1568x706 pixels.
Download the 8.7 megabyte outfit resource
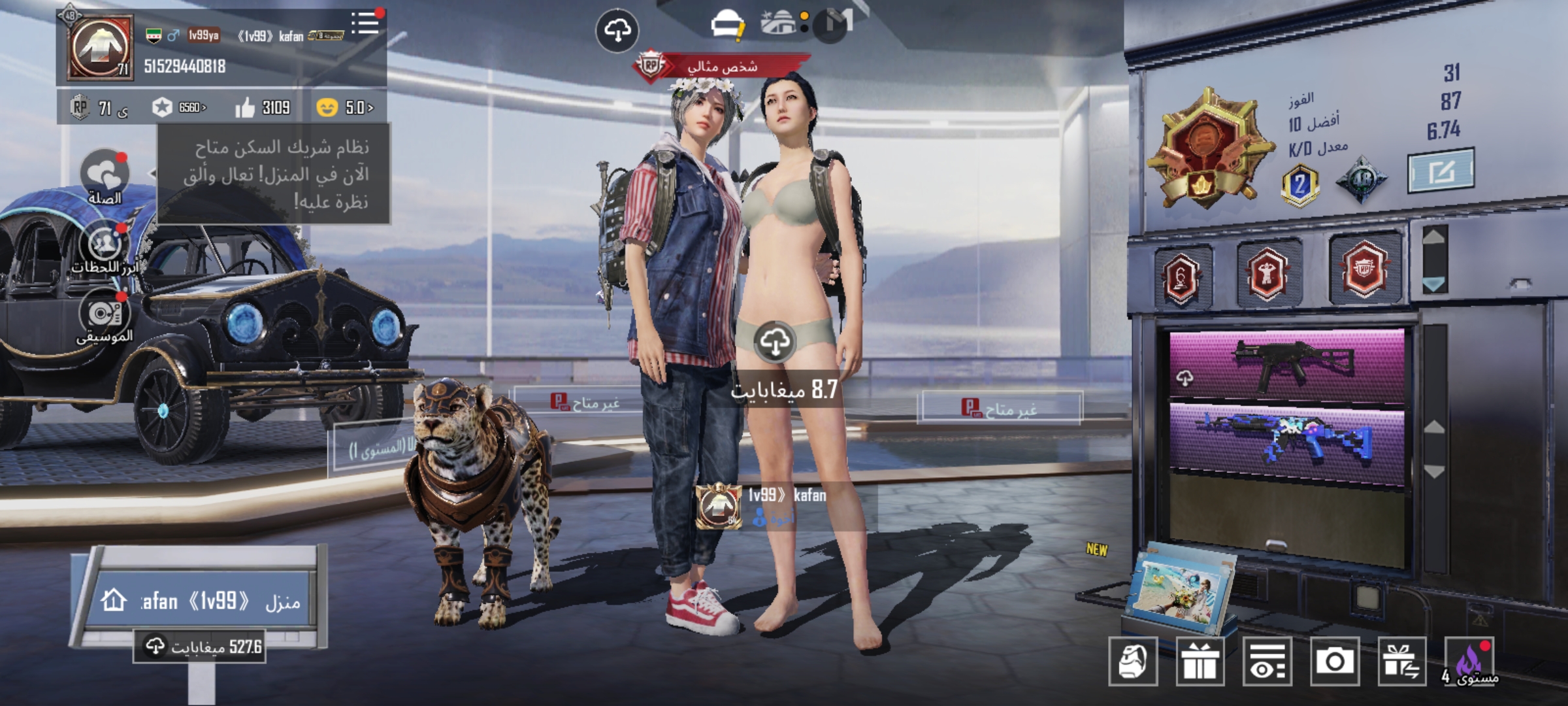[775, 342]
